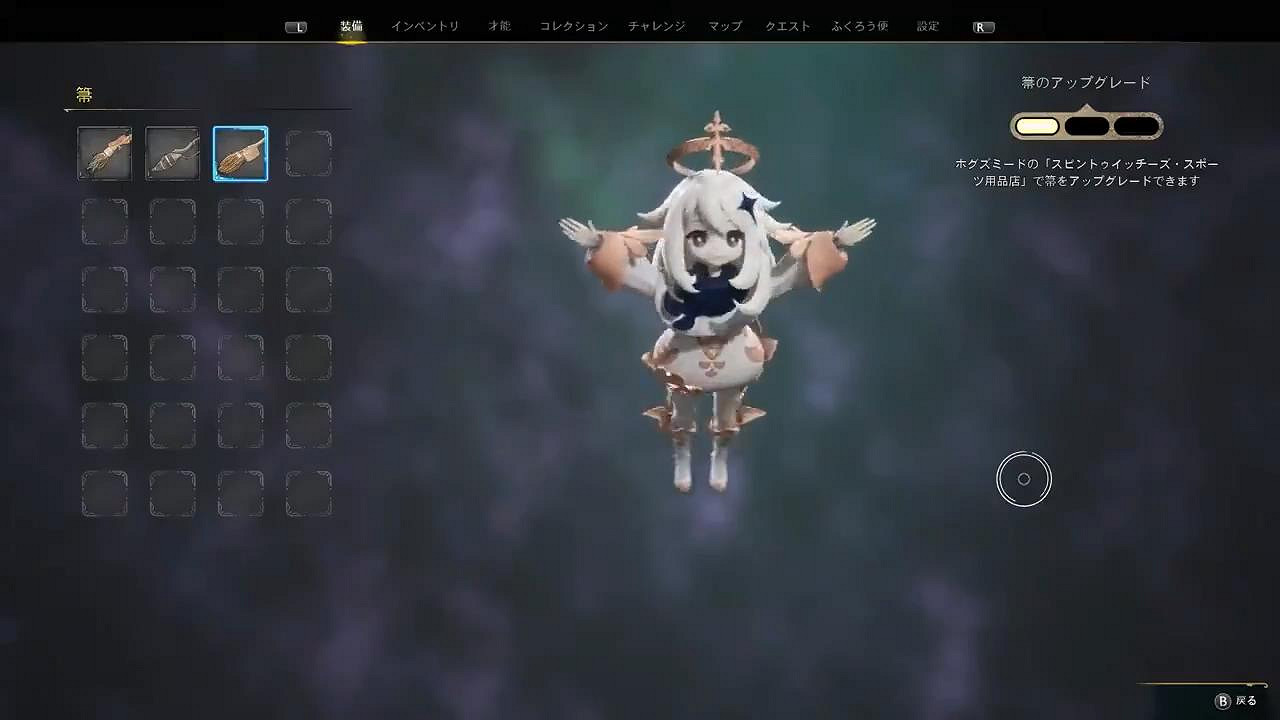This screenshot has width=1280, height=720.
Task: Select the first broom with orange bristles
Action: click(104, 153)
